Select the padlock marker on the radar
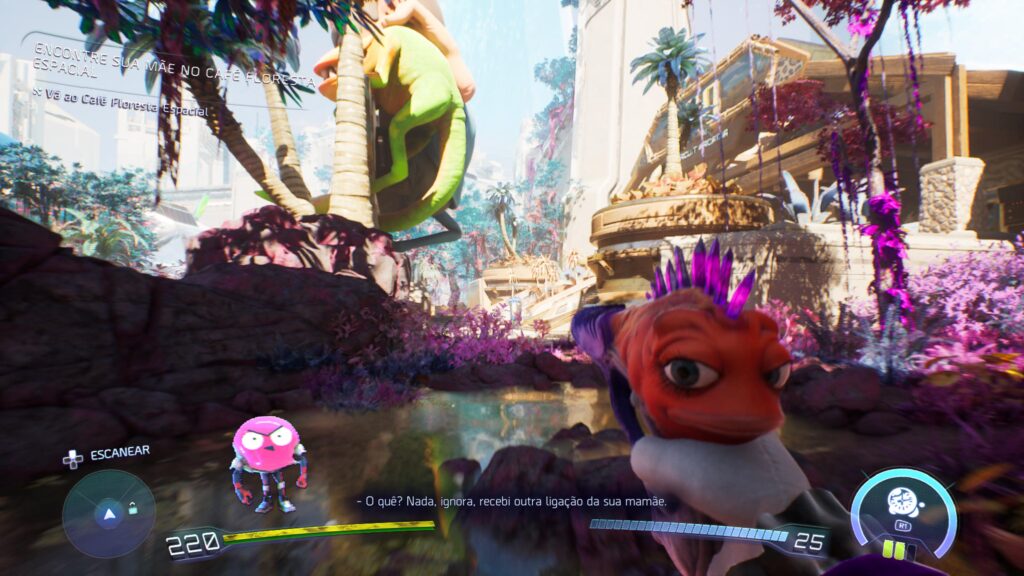The height and width of the screenshot is (576, 1024). pos(132,509)
